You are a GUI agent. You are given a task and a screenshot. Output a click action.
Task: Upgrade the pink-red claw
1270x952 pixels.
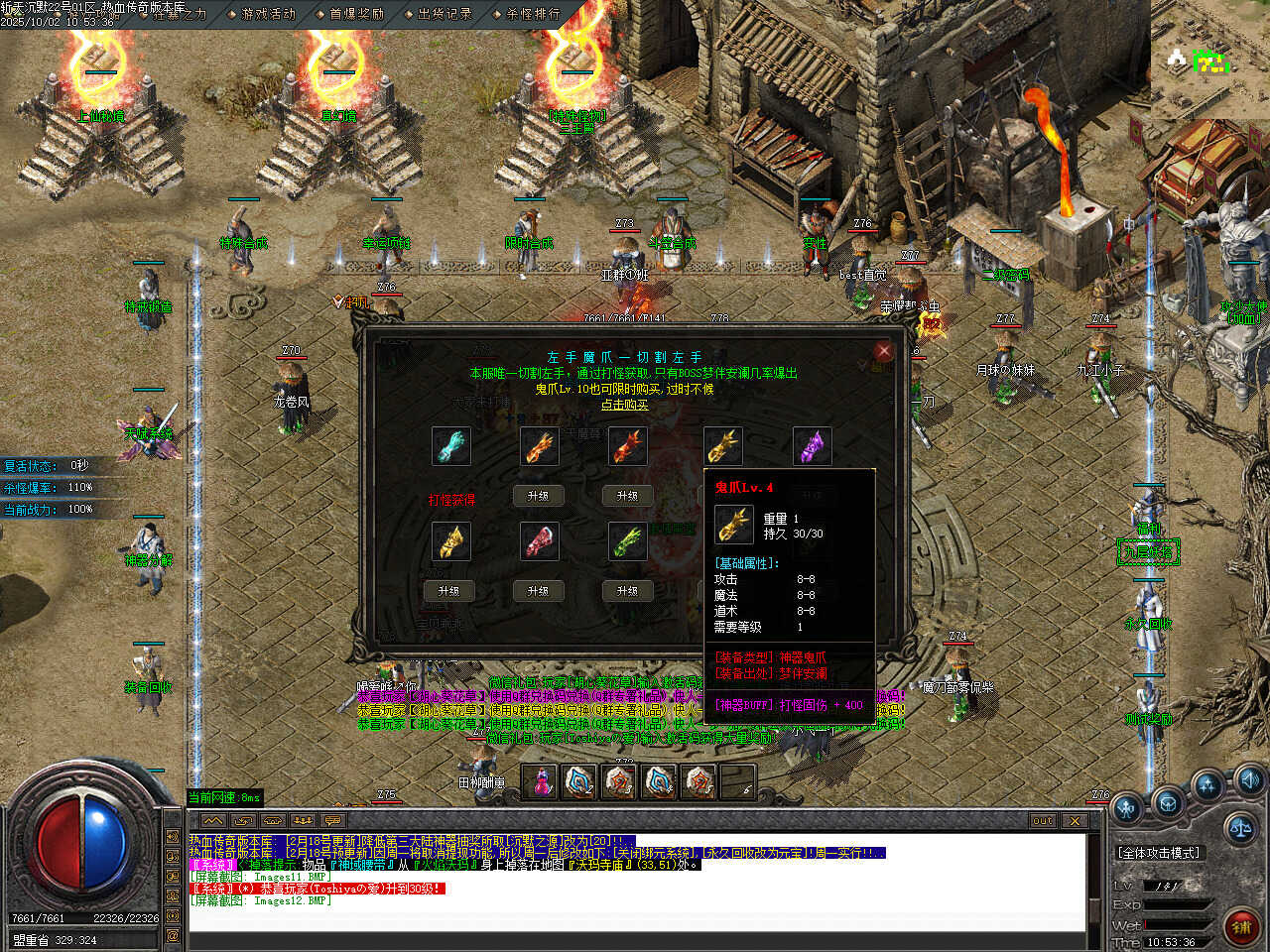point(538,591)
